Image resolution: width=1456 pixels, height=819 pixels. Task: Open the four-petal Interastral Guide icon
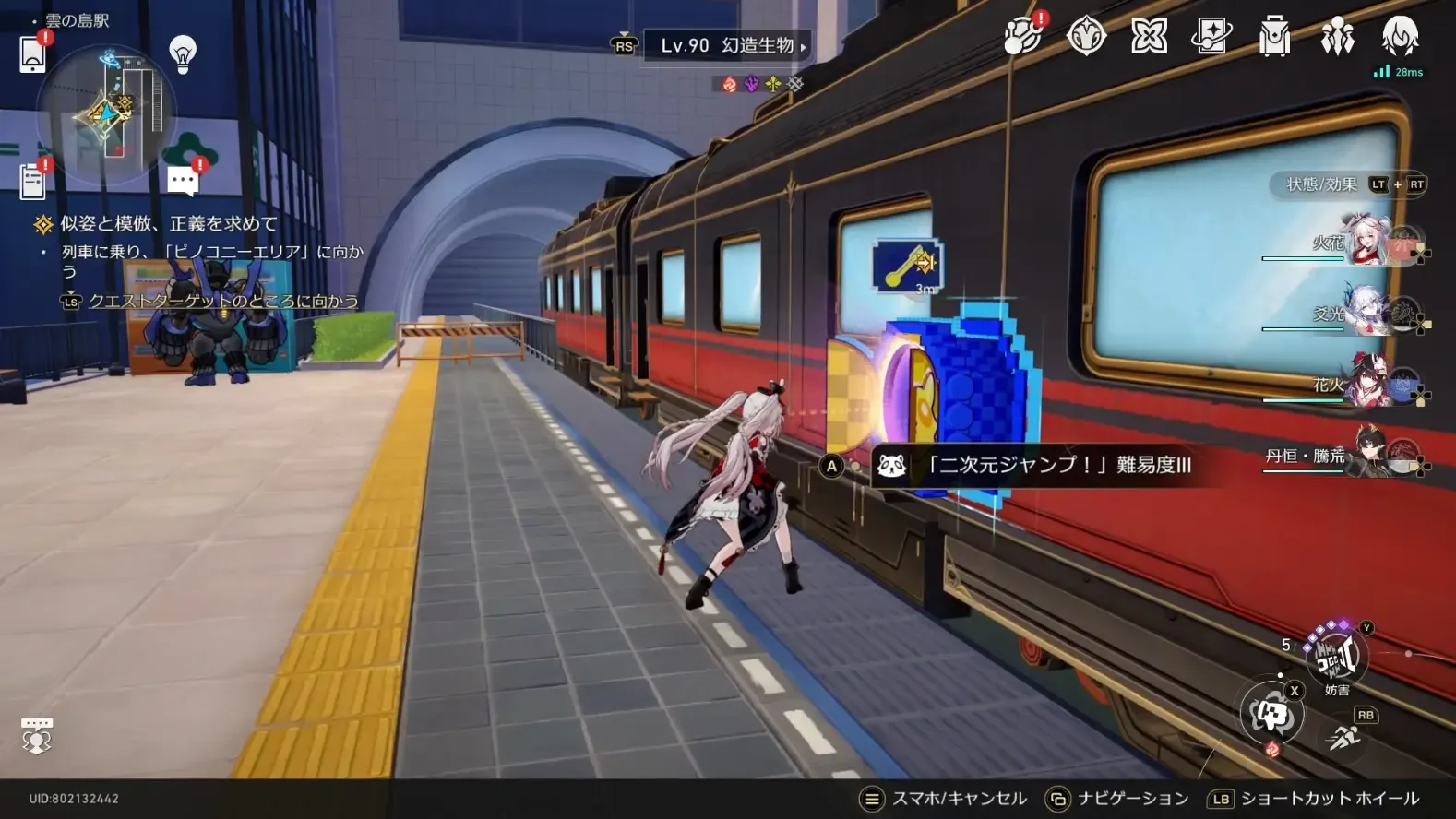1149,37
